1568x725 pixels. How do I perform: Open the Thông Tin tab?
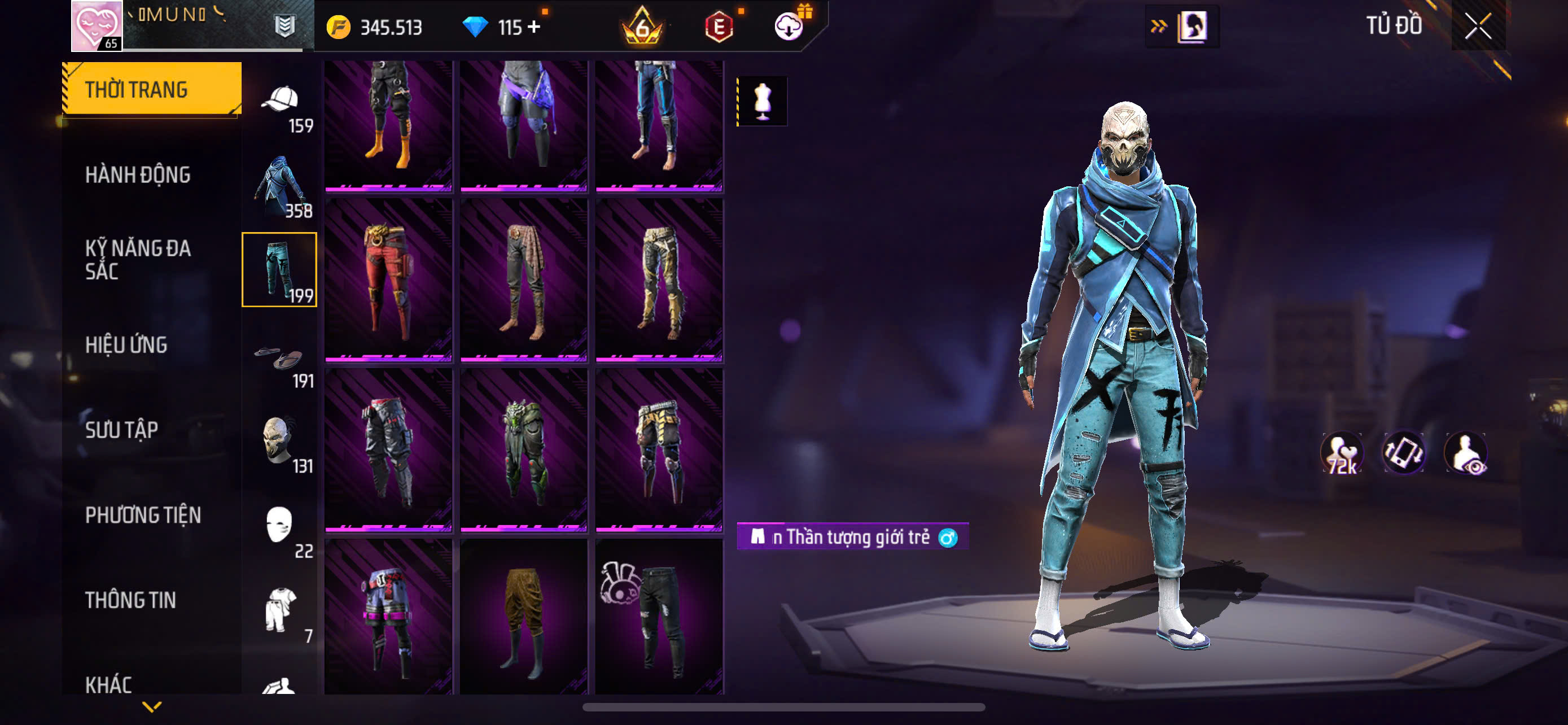point(130,600)
